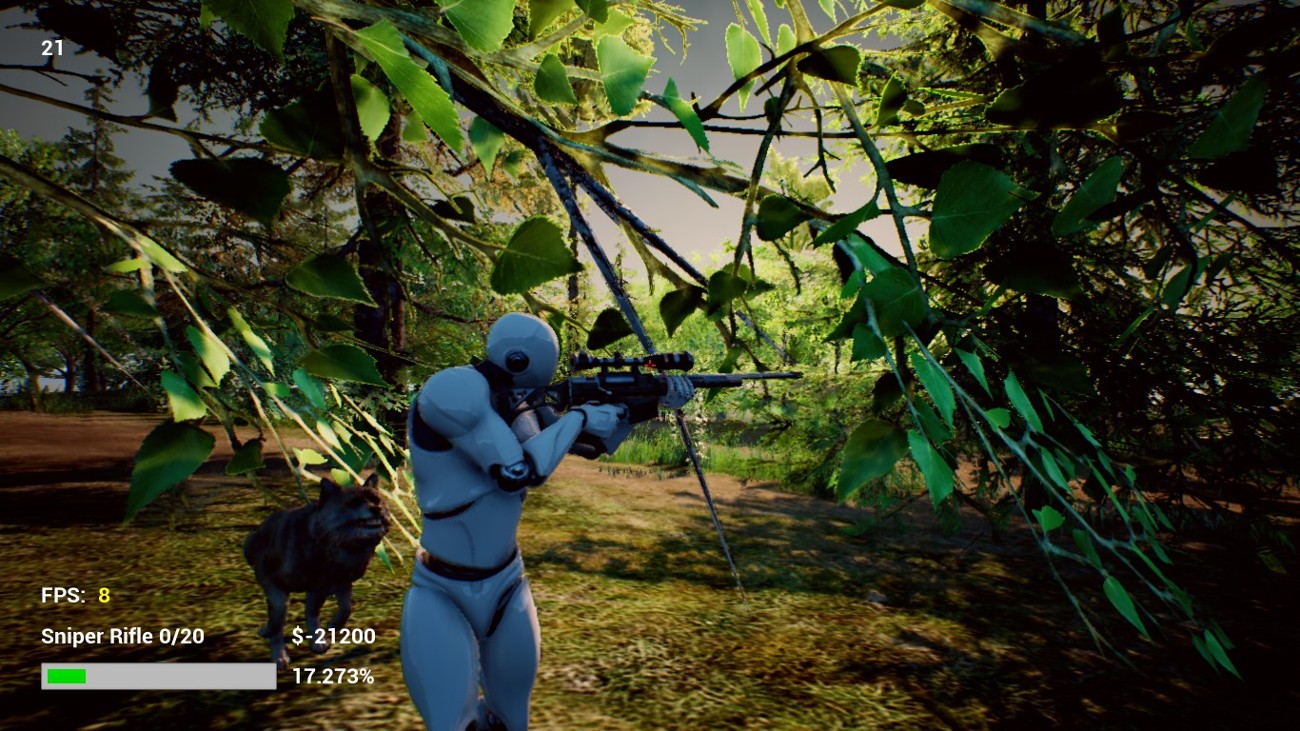Click the counter showing 21 top-left
The width and height of the screenshot is (1300, 731).
point(53,47)
